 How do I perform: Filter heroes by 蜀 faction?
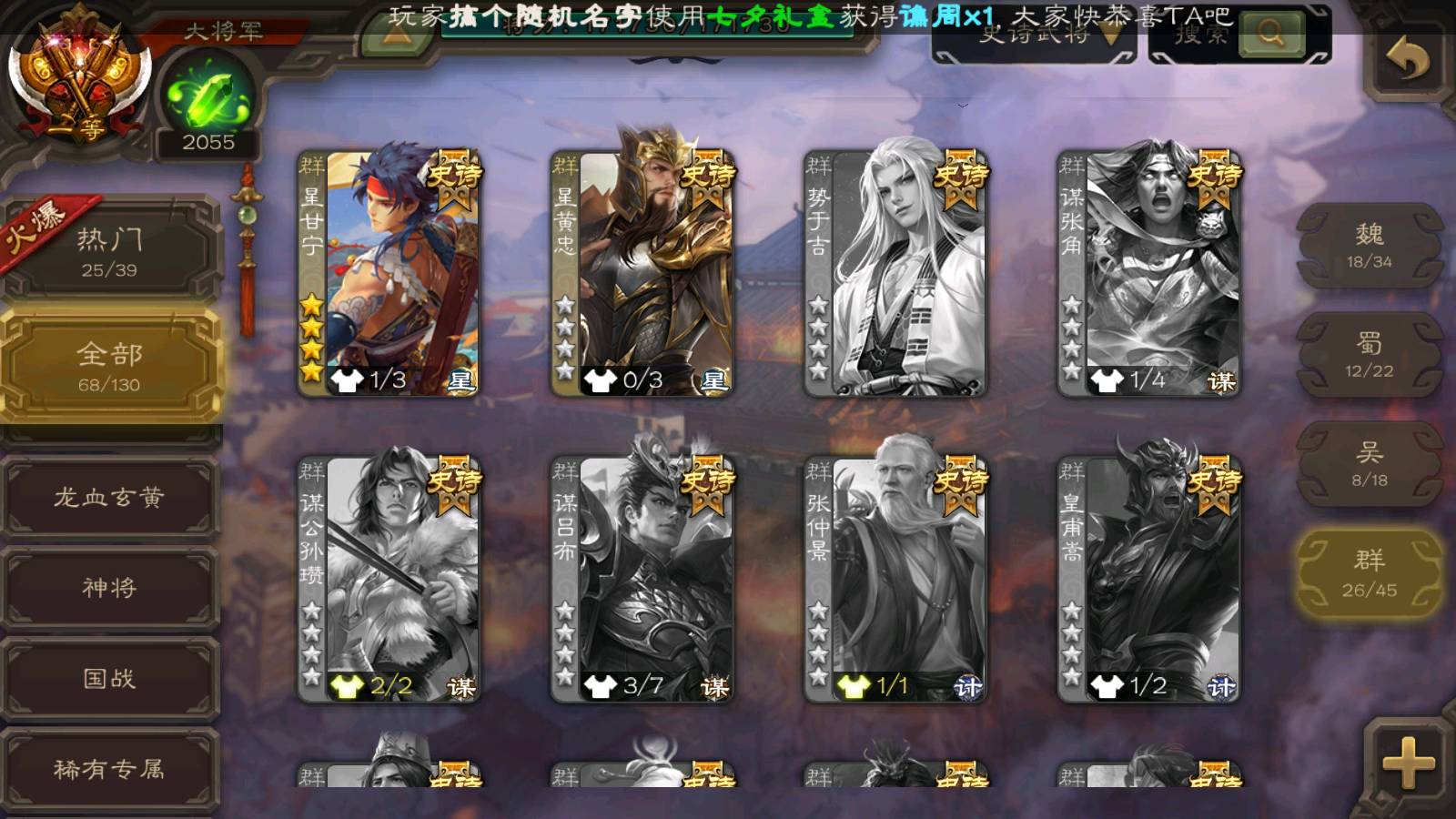point(1369,355)
